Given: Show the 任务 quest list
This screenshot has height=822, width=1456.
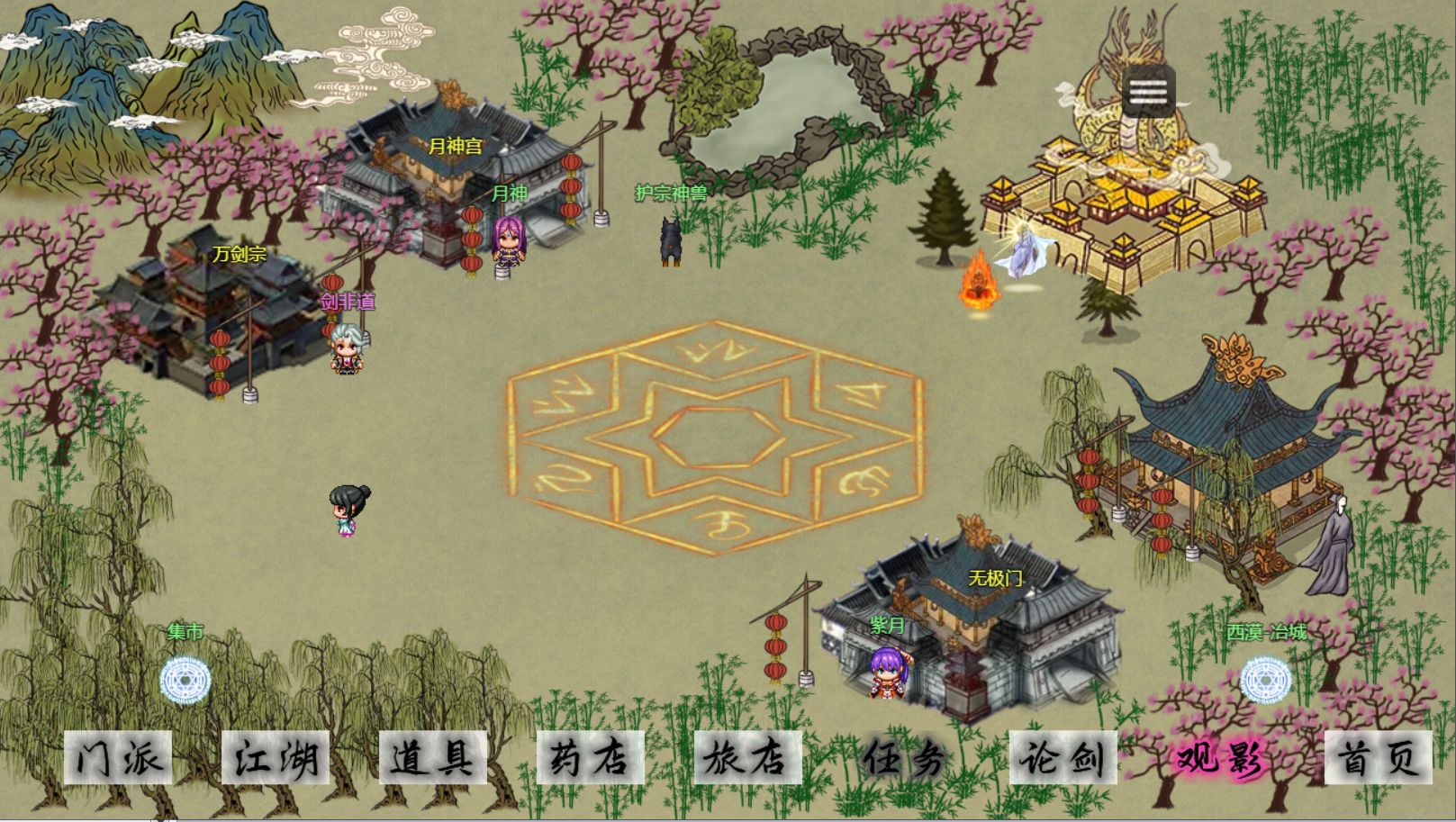Looking at the screenshot, I should (905, 758).
